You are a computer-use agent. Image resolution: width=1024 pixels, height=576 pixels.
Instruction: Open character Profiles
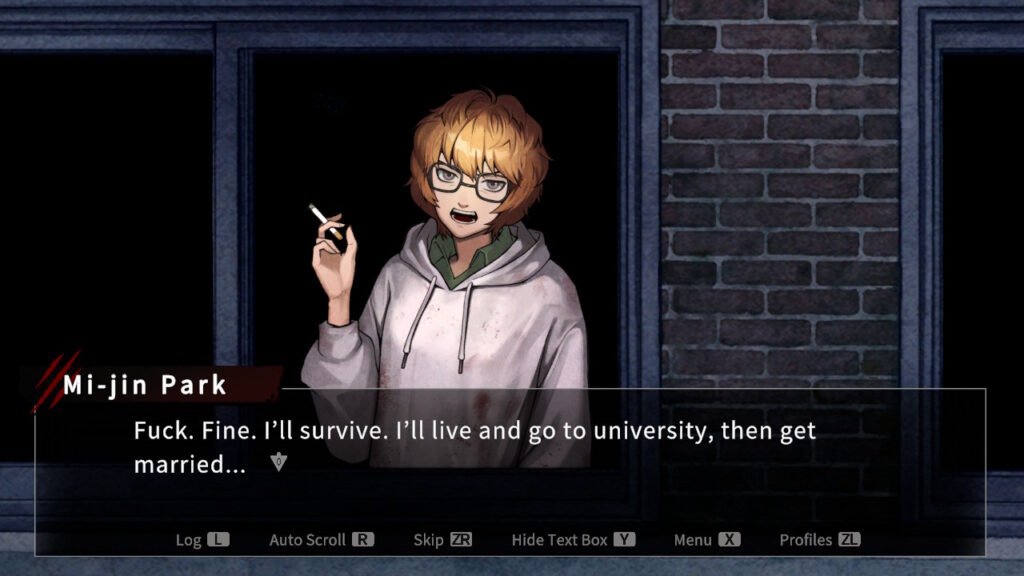(x=819, y=540)
